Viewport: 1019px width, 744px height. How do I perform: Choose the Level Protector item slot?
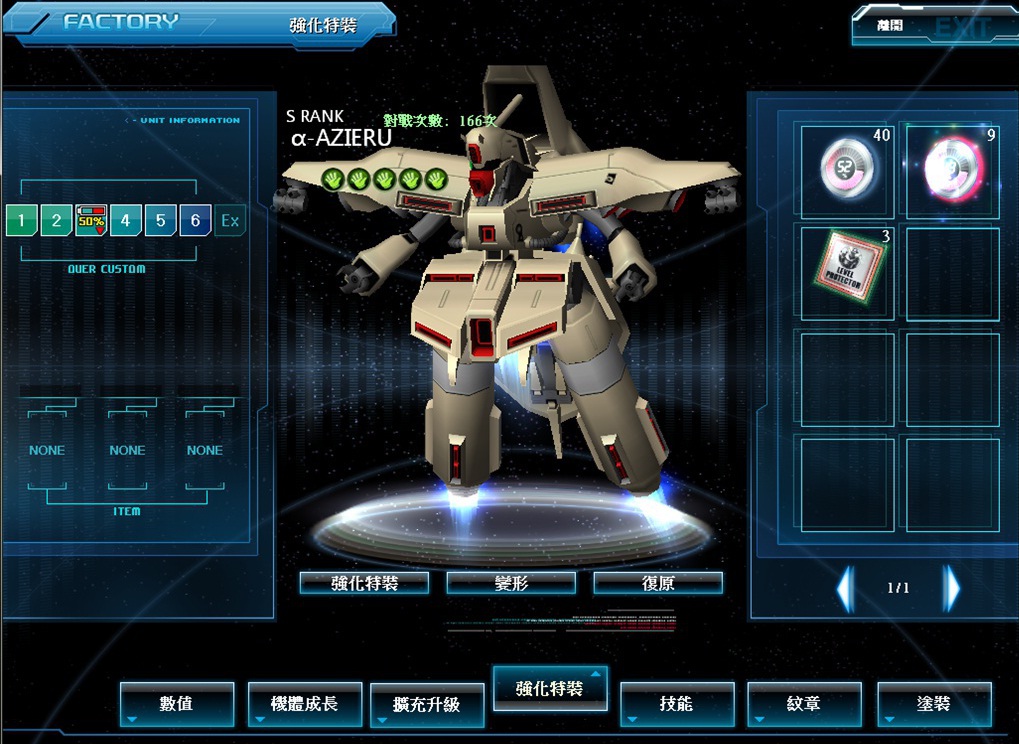tap(847, 272)
